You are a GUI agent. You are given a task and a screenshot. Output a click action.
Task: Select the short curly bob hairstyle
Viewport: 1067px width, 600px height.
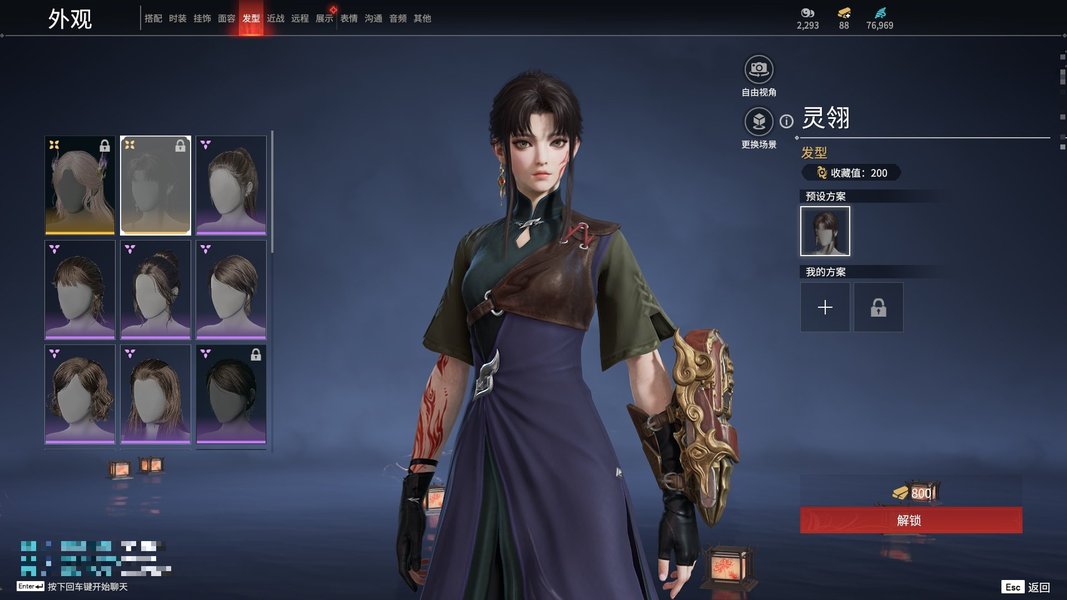pos(80,393)
